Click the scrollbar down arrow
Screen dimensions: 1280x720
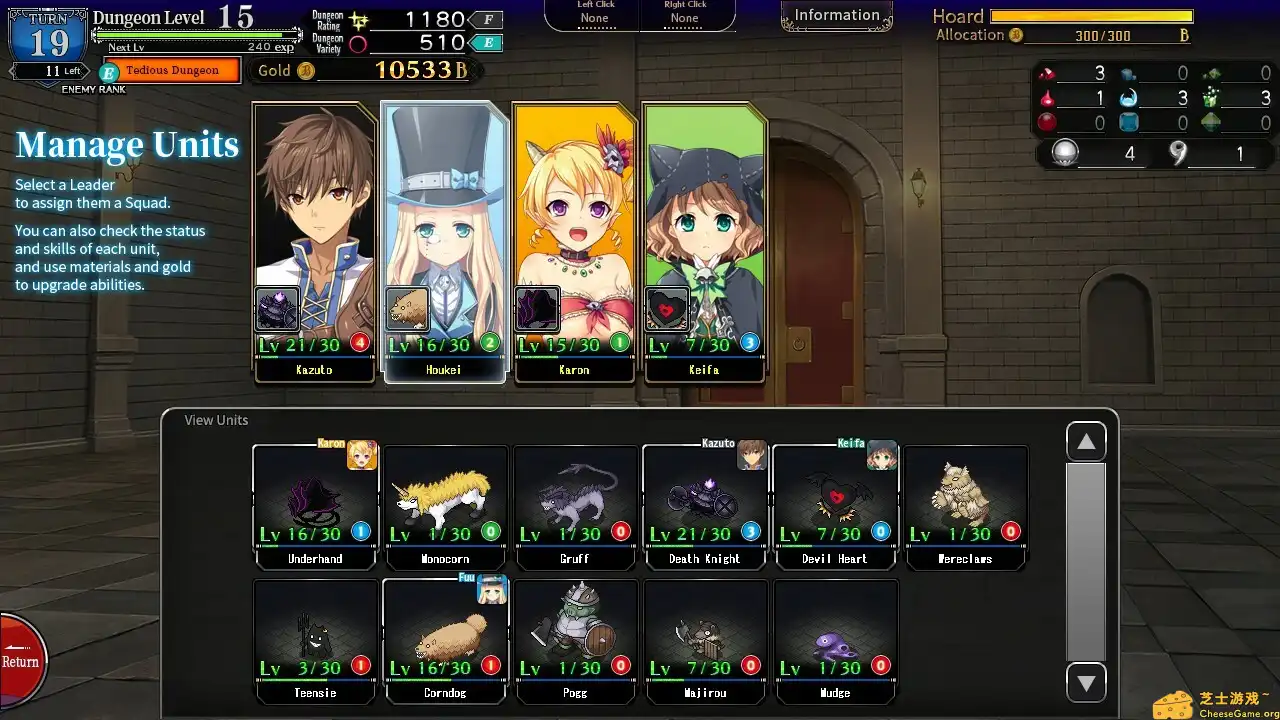coord(1086,683)
